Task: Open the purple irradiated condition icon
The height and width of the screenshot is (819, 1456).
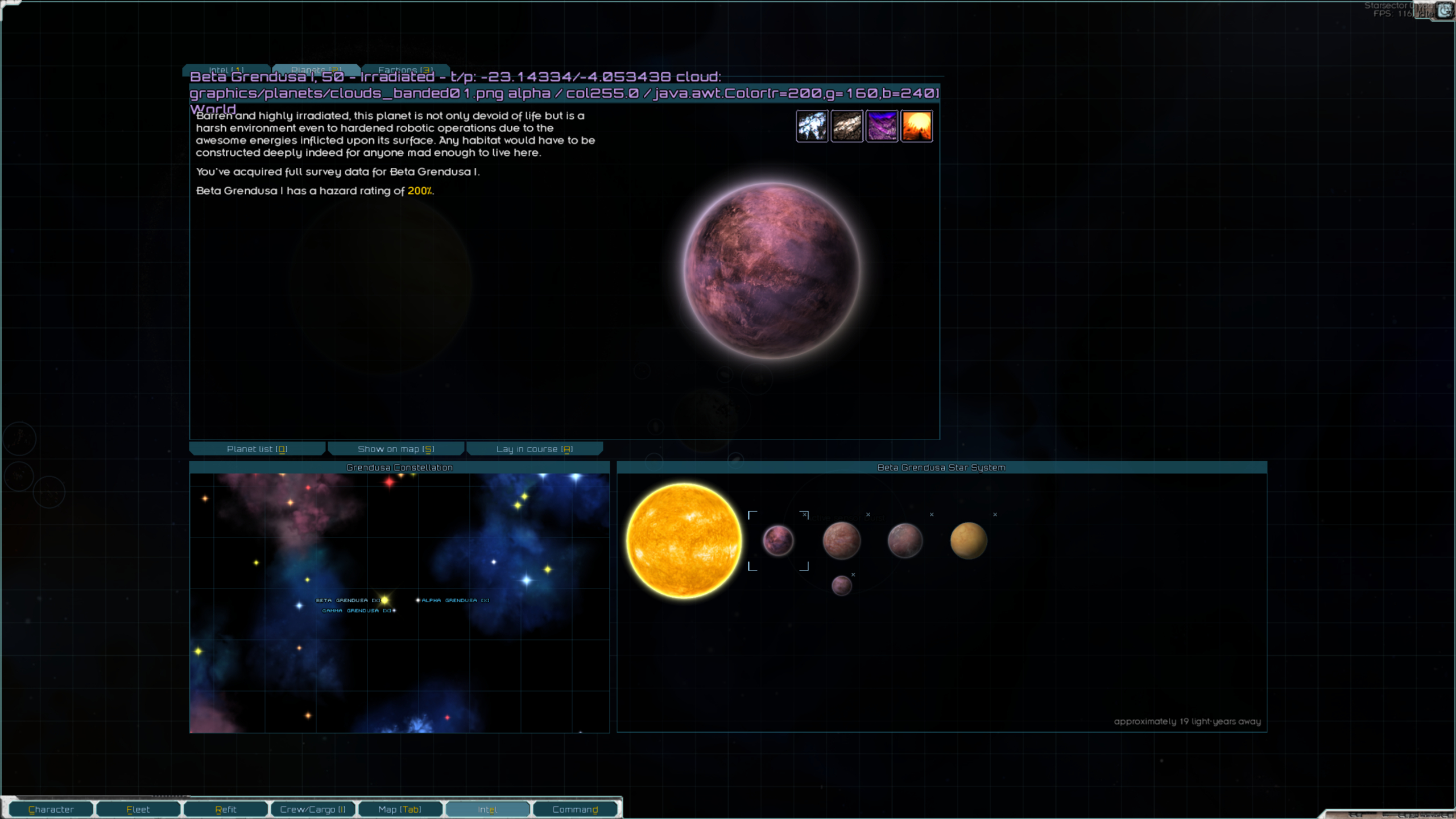Action: coord(882,126)
